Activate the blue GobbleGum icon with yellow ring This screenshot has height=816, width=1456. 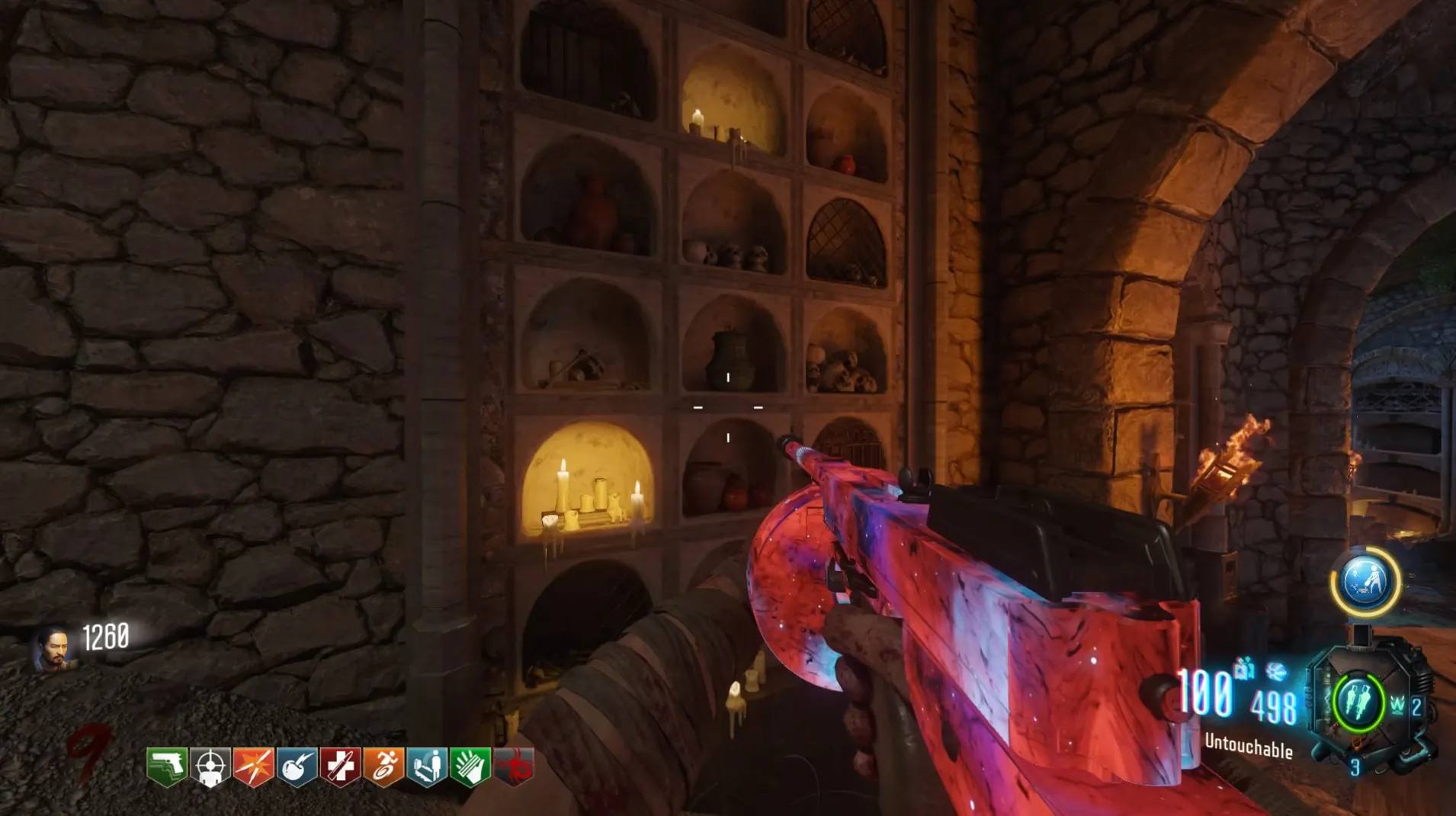pos(1365,582)
